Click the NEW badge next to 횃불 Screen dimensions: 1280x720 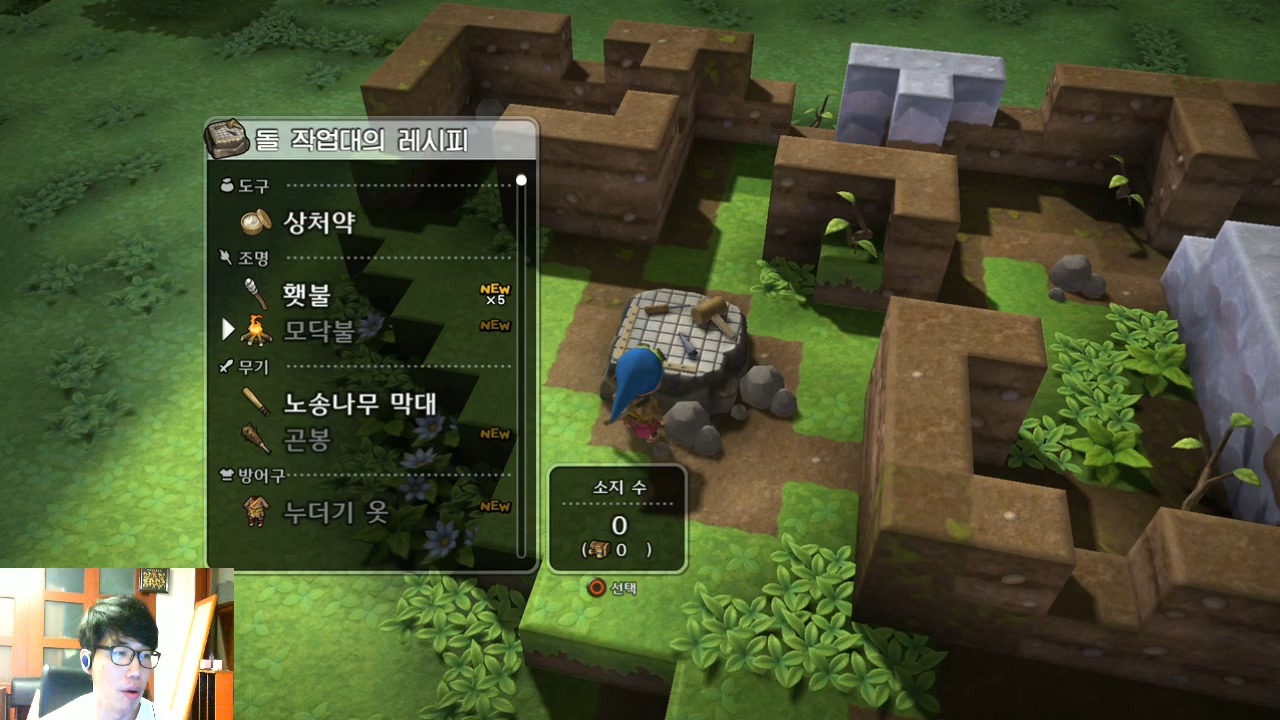[x=493, y=290]
